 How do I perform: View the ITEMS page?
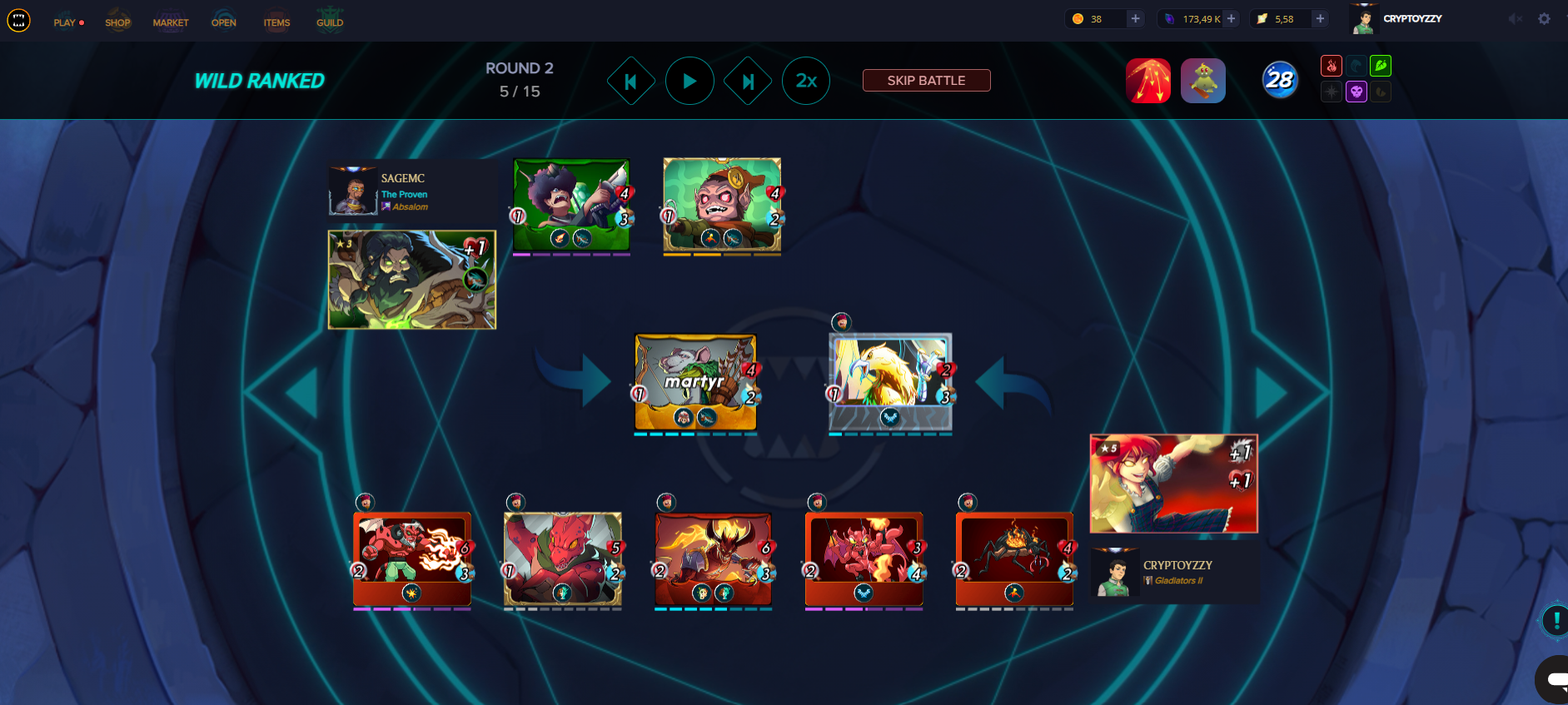pyautogui.click(x=276, y=22)
